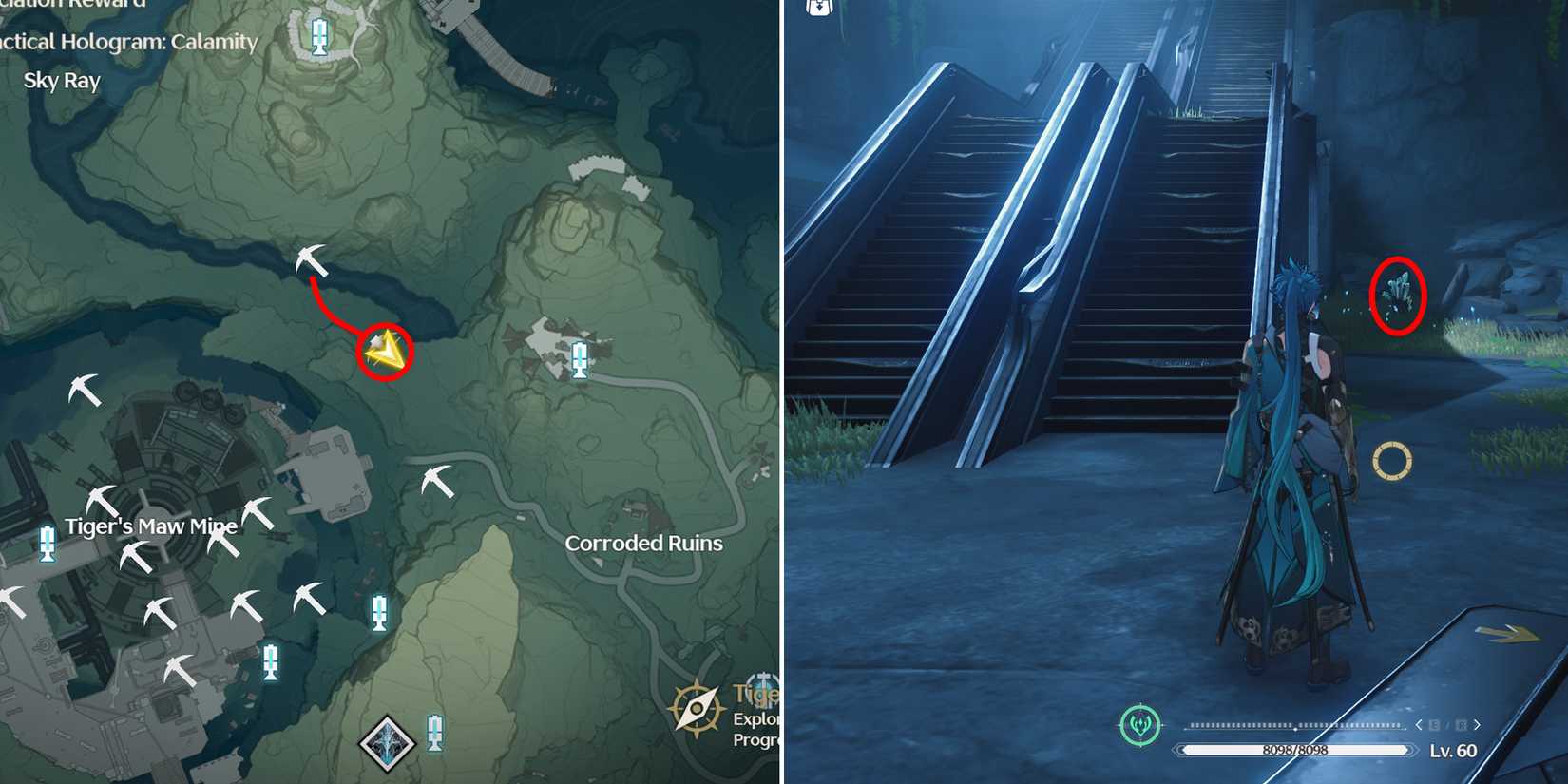The width and height of the screenshot is (1568, 784).
Task: Click the right chevron next to the R key indicator
Action: coord(1476,725)
